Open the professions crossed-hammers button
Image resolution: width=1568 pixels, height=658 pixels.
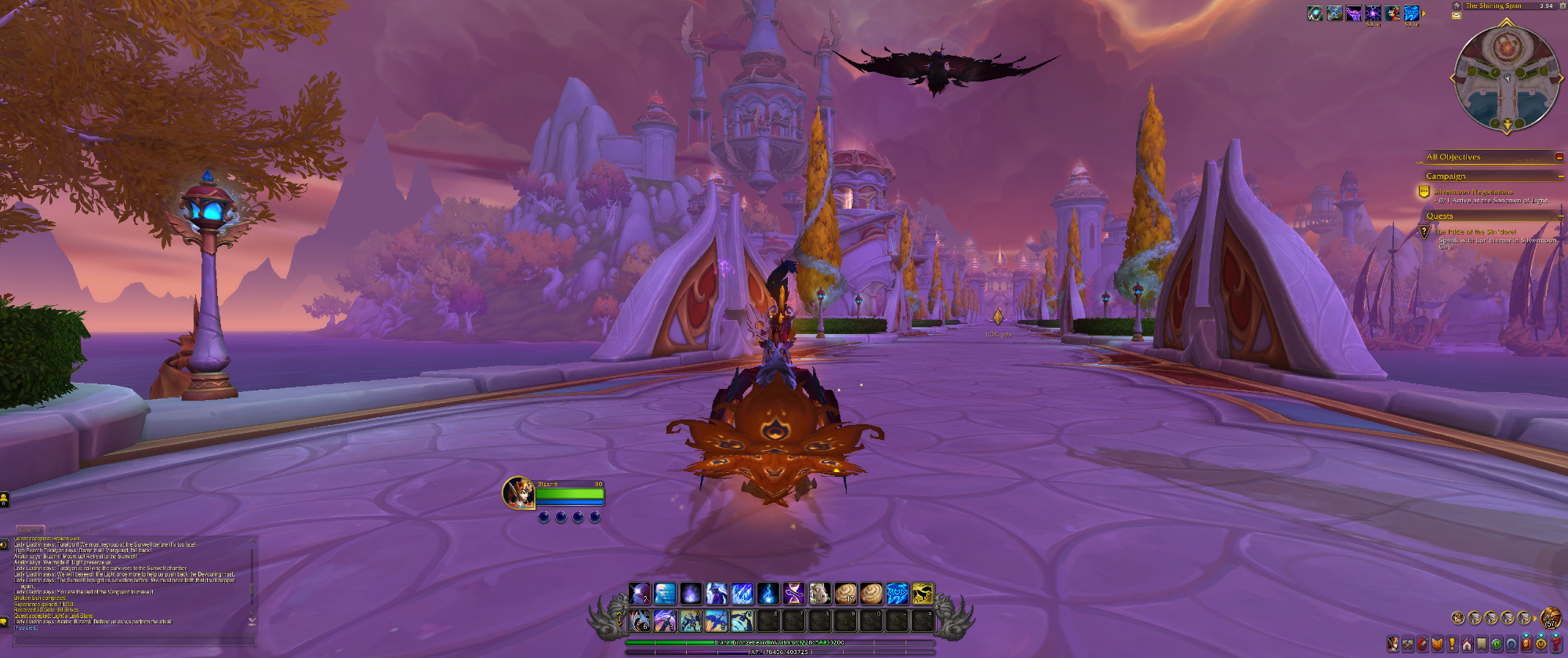(x=1408, y=645)
